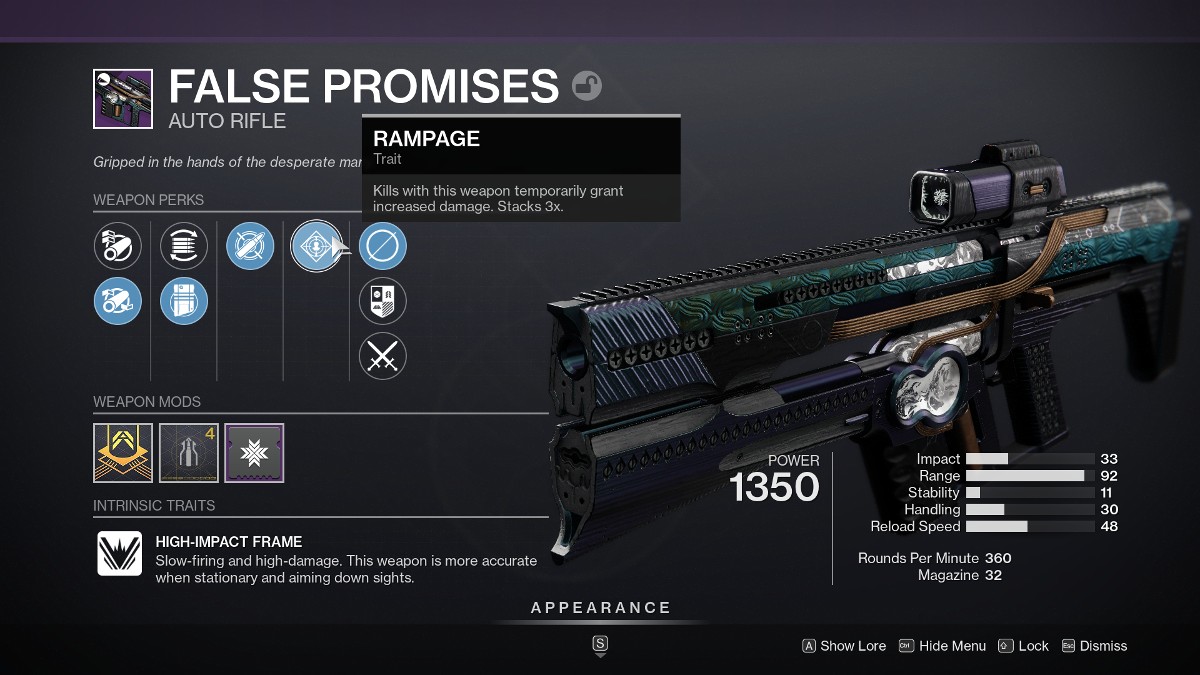Toggle the padlock icon beside weapon name
Screen dimensions: 1200x675
tap(587, 86)
